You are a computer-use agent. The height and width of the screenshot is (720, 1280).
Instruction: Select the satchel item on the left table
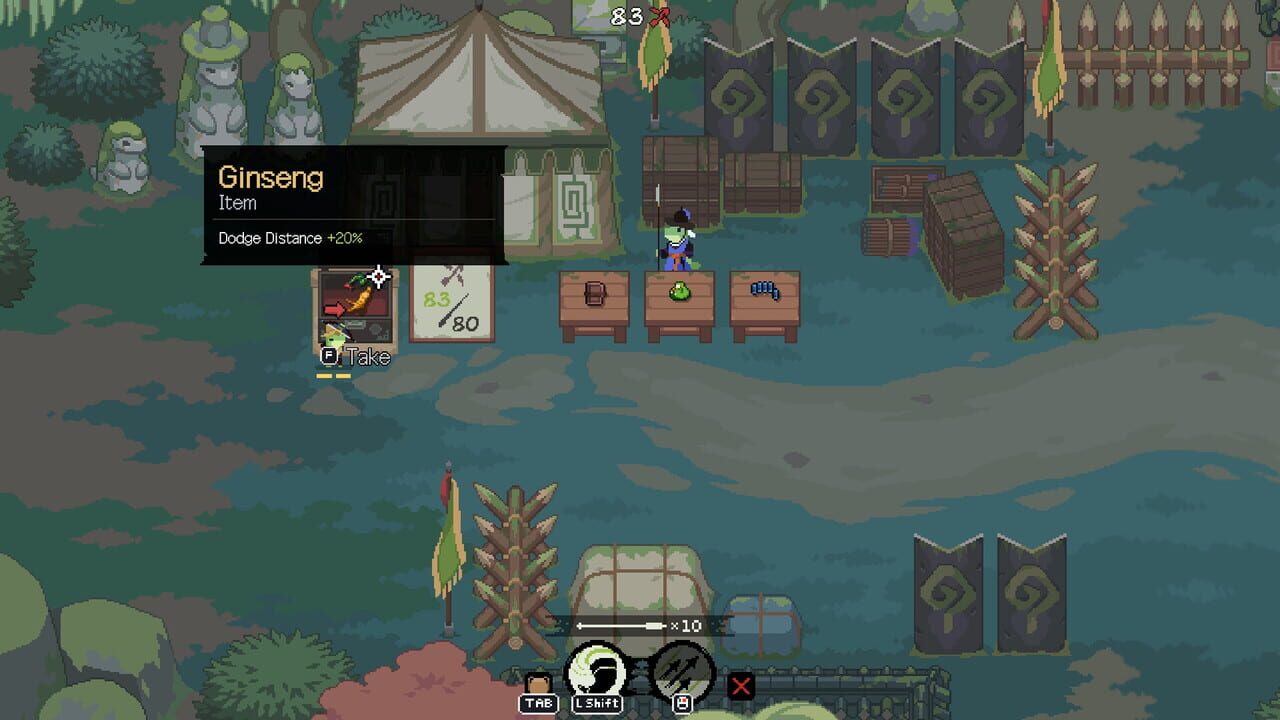[596, 292]
